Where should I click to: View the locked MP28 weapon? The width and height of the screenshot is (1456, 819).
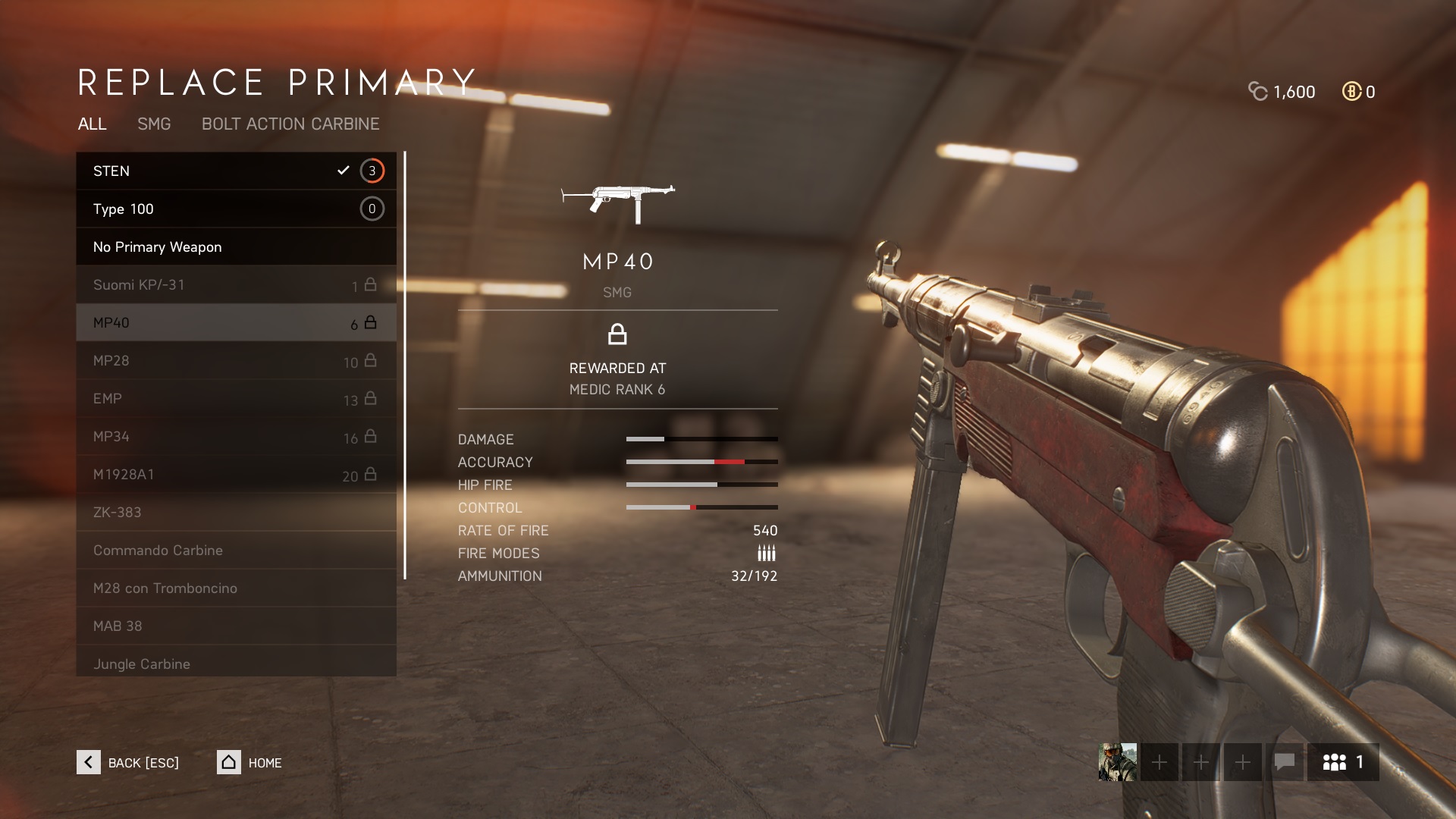coord(236,360)
